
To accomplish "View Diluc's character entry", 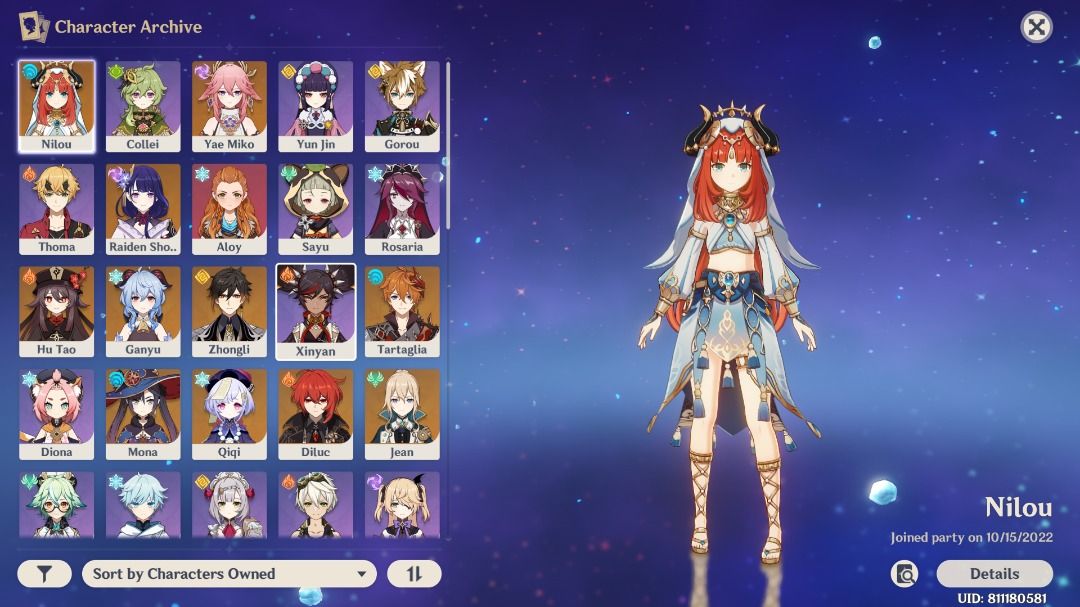I will point(316,413).
